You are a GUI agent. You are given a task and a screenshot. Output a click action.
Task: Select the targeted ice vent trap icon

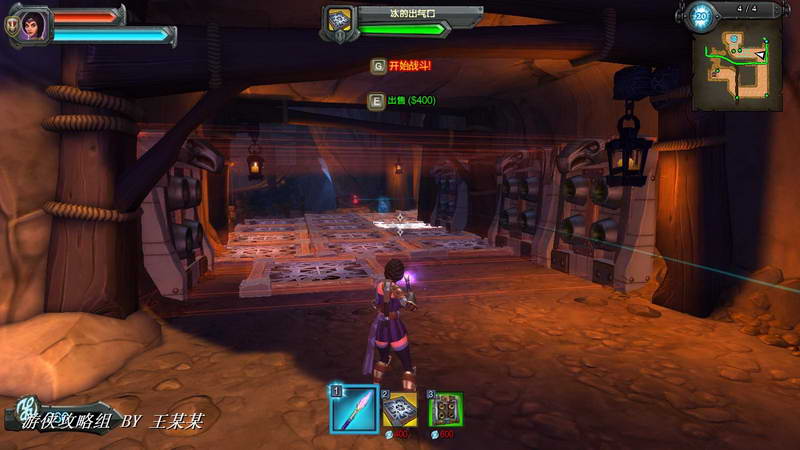(338, 21)
